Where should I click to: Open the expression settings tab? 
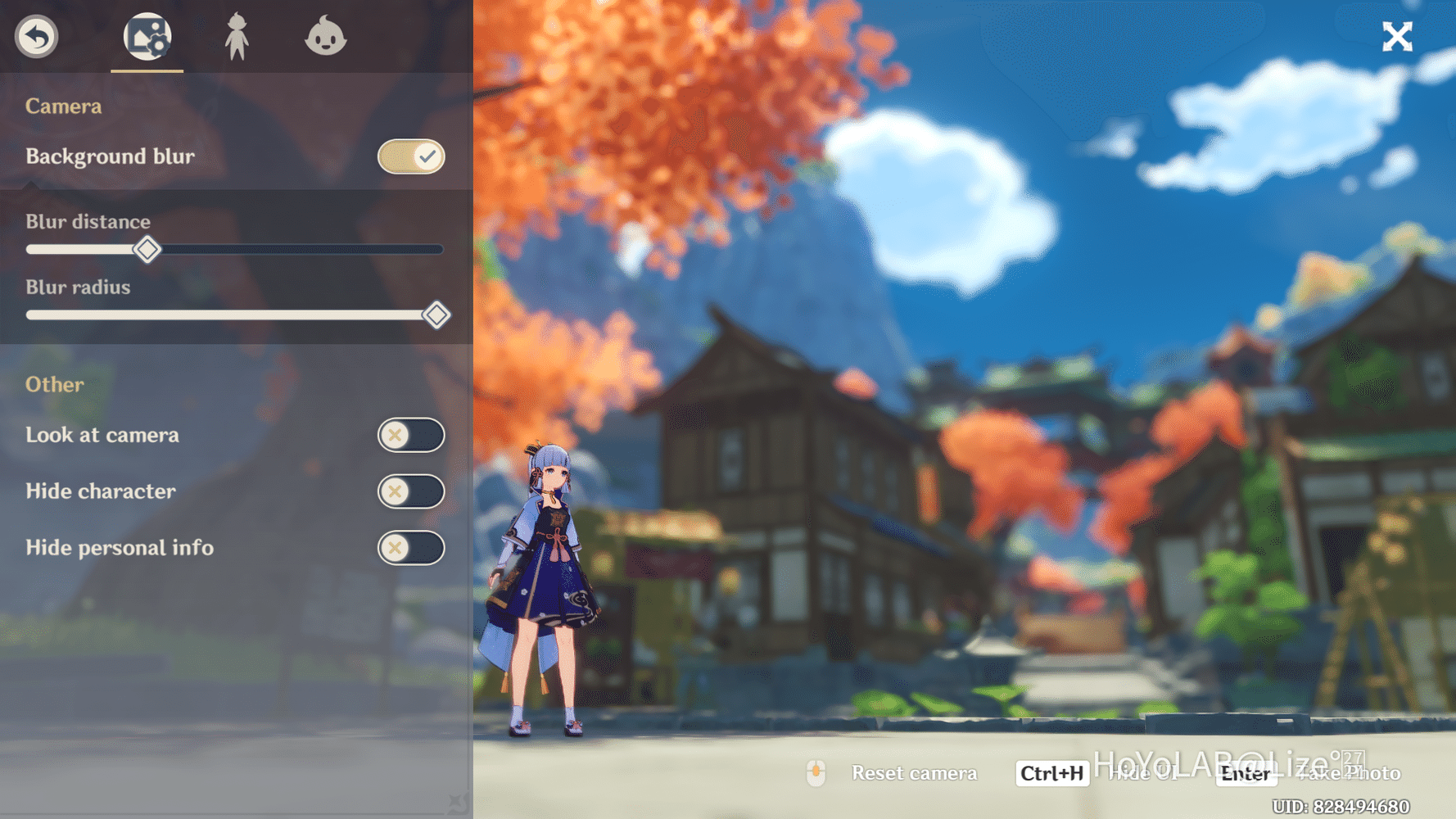point(327,37)
